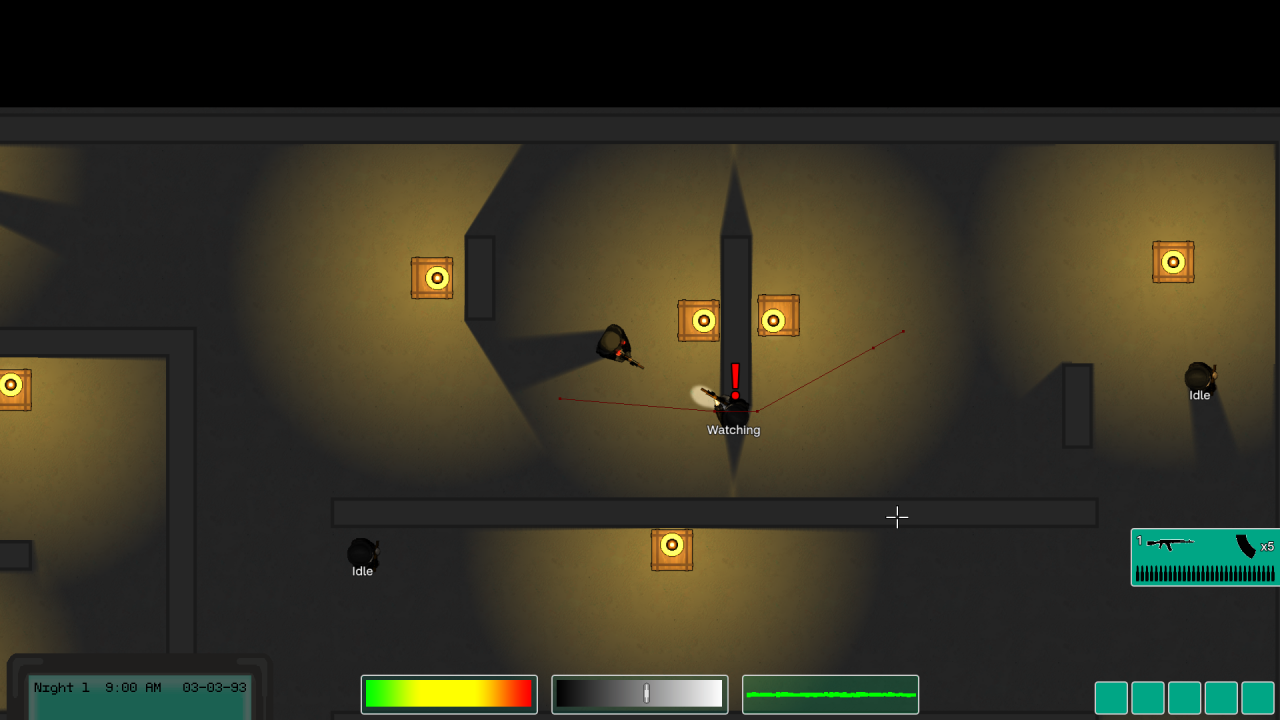Viewport: 1280px width, 720px height.
Task: Click the crate lamp at the top-right corner
Action: (x=1172, y=261)
